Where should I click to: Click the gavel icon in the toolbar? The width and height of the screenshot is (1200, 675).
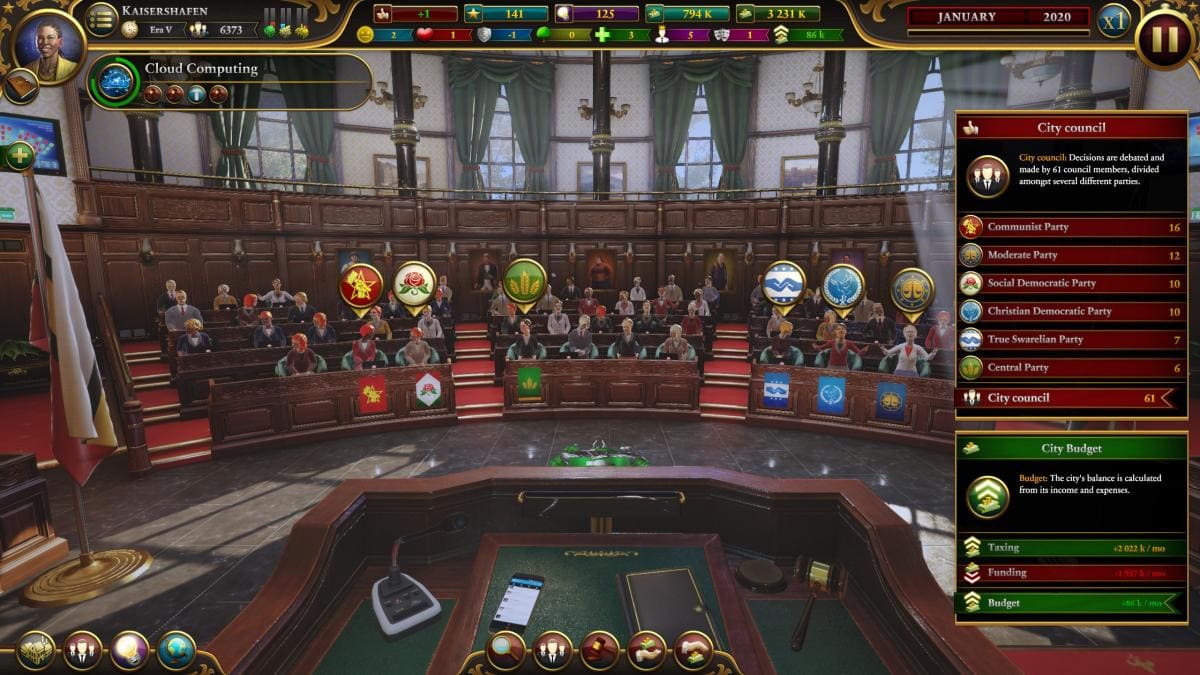tap(600, 650)
